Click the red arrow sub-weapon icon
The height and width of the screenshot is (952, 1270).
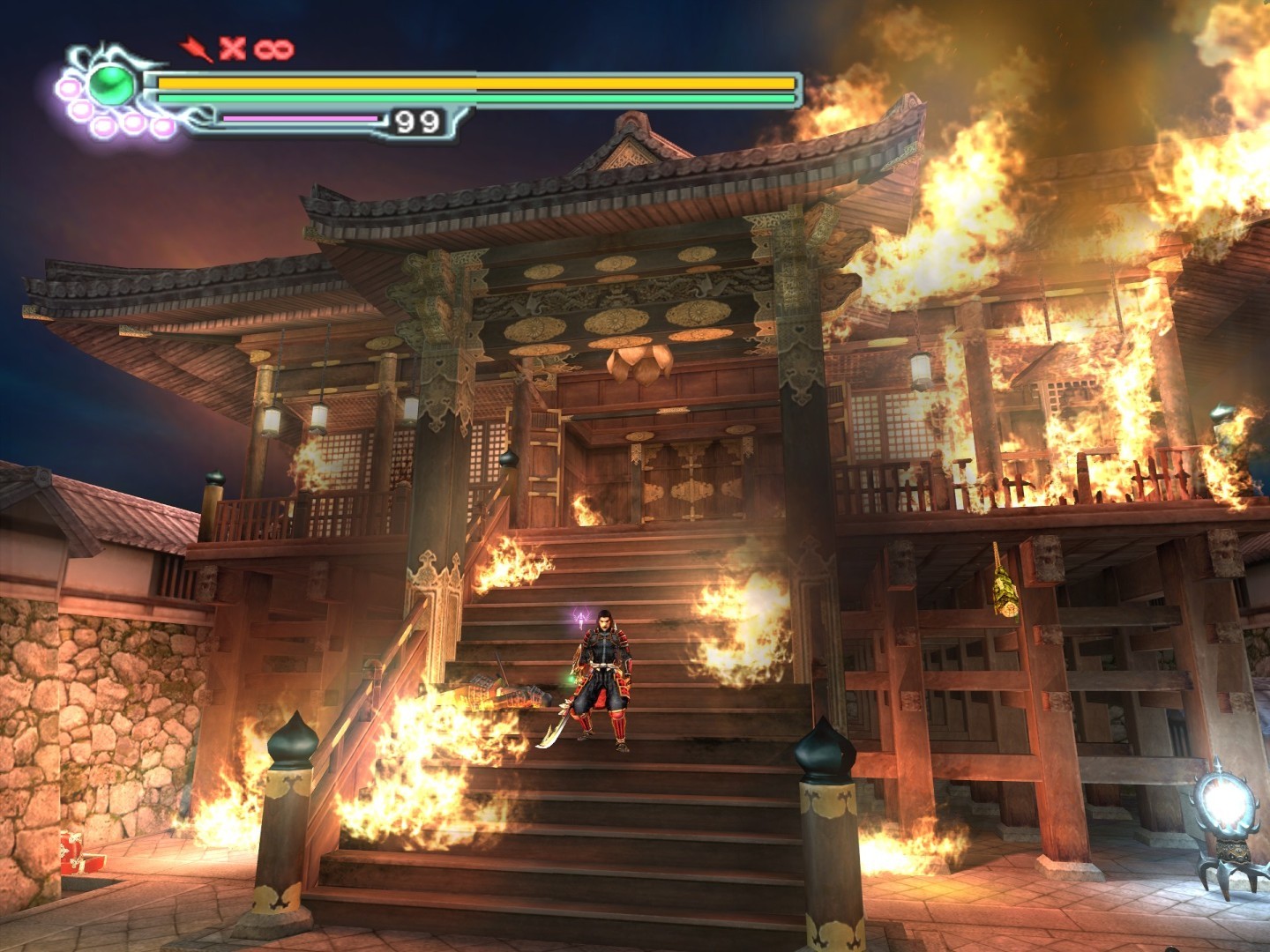(x=196, y=49)
